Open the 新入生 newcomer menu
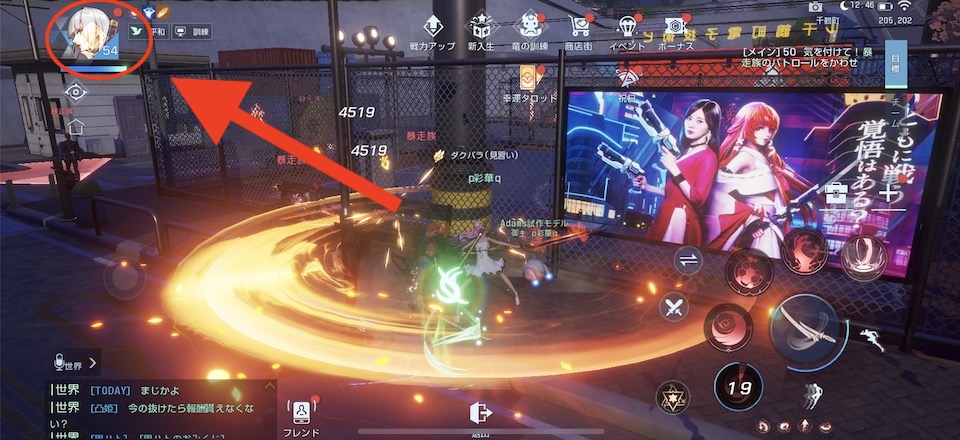Viewport: 960px width, 440px height. tap(482, 31)
